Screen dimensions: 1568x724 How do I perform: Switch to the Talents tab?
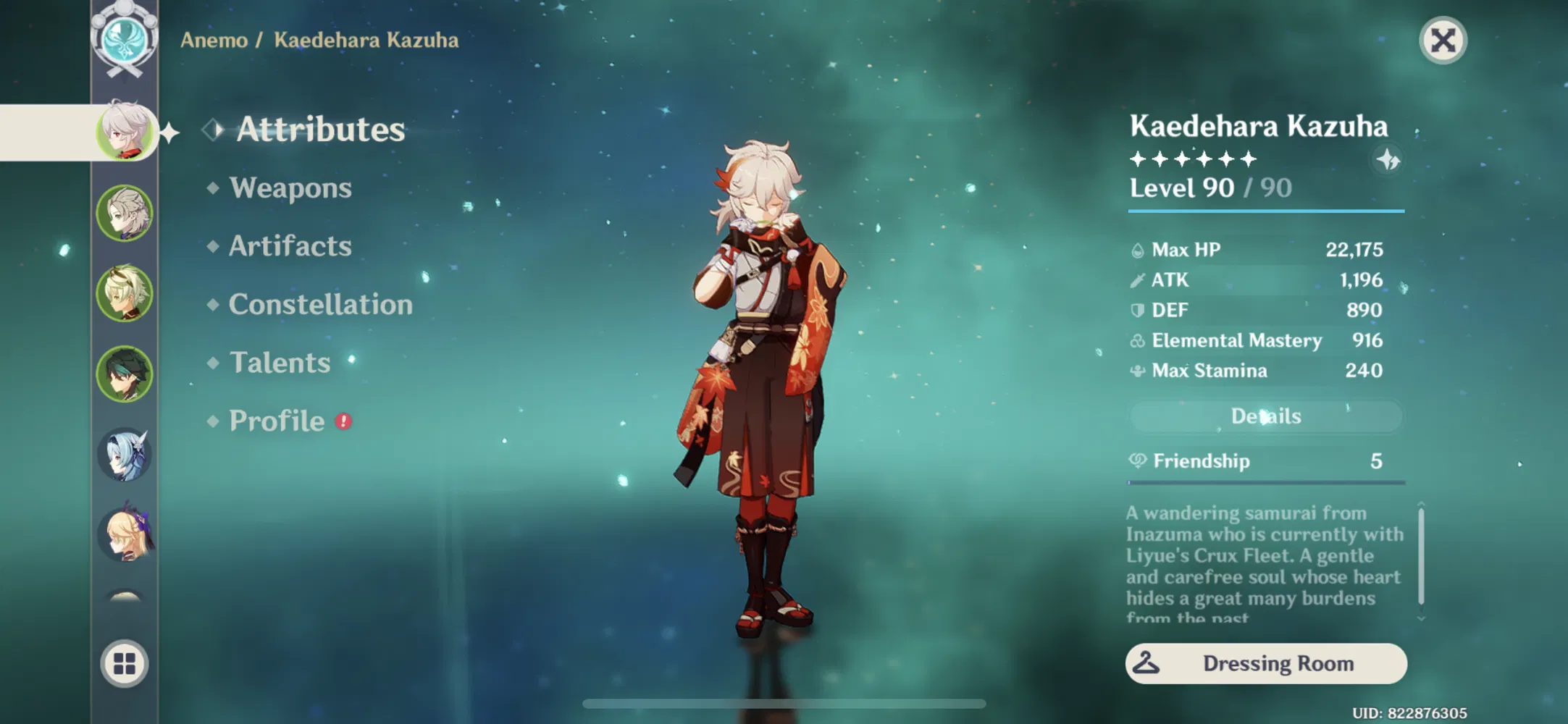[280, 362]
